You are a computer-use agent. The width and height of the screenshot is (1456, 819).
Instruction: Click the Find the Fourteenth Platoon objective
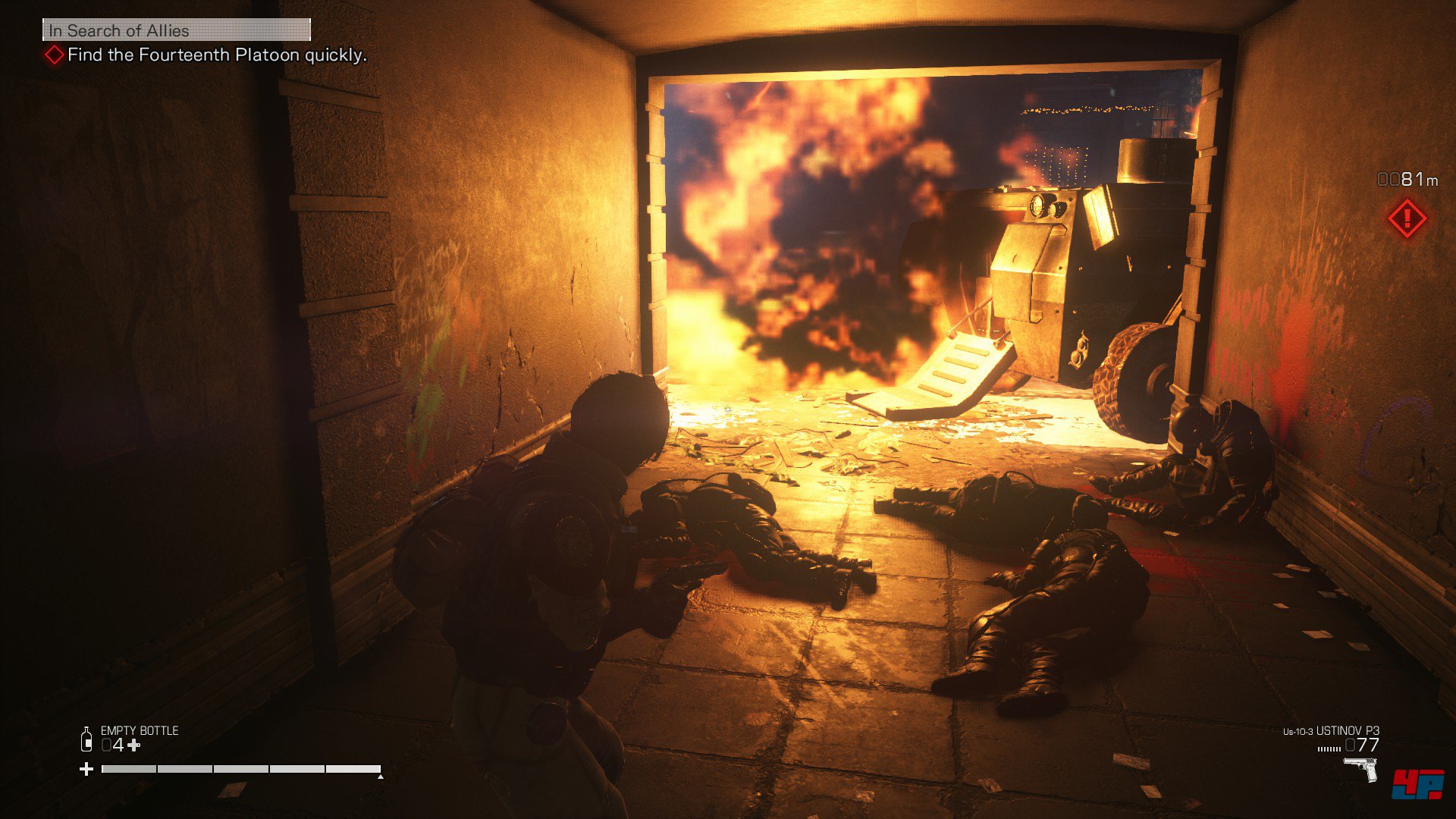pyautogui.click(x=217, y=55)
